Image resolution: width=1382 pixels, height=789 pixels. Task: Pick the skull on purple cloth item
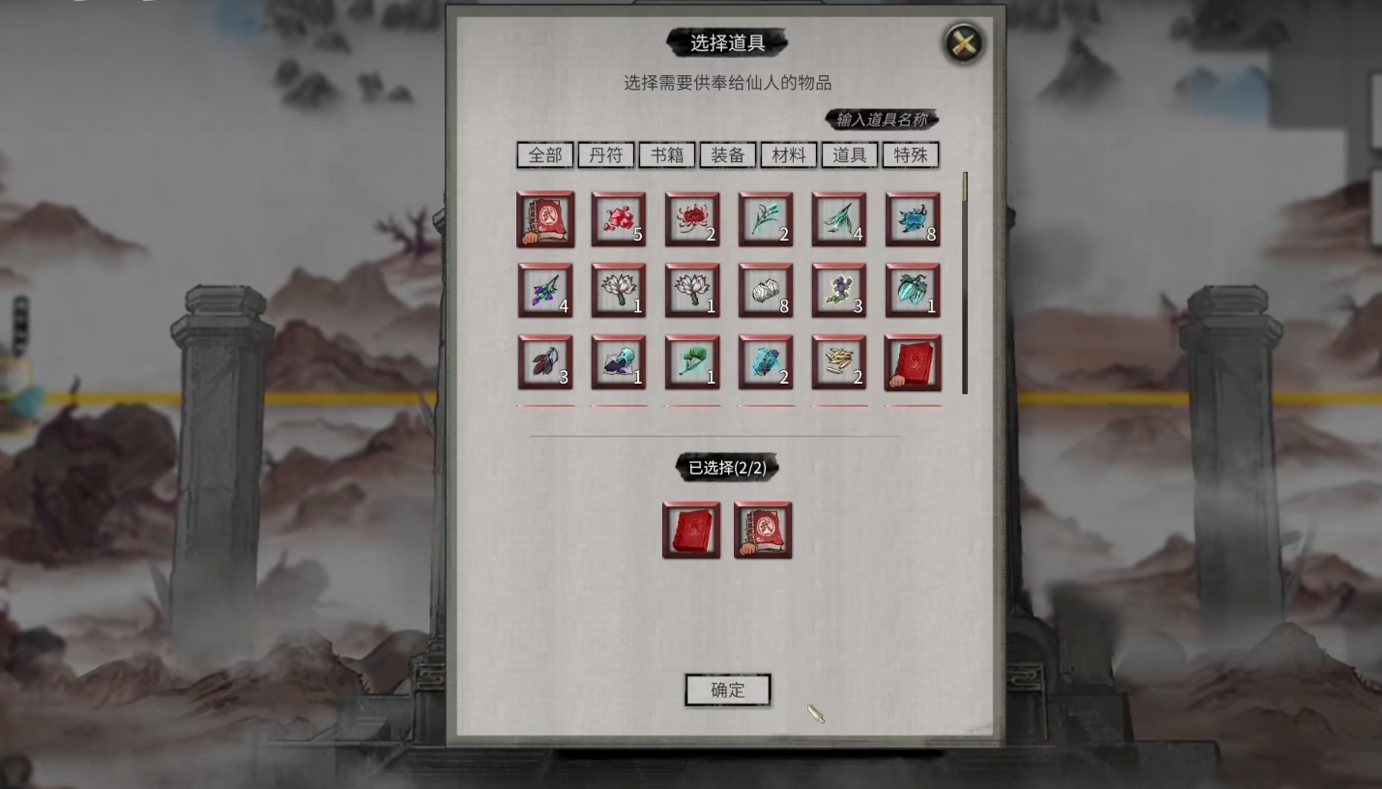coord(618,362)
